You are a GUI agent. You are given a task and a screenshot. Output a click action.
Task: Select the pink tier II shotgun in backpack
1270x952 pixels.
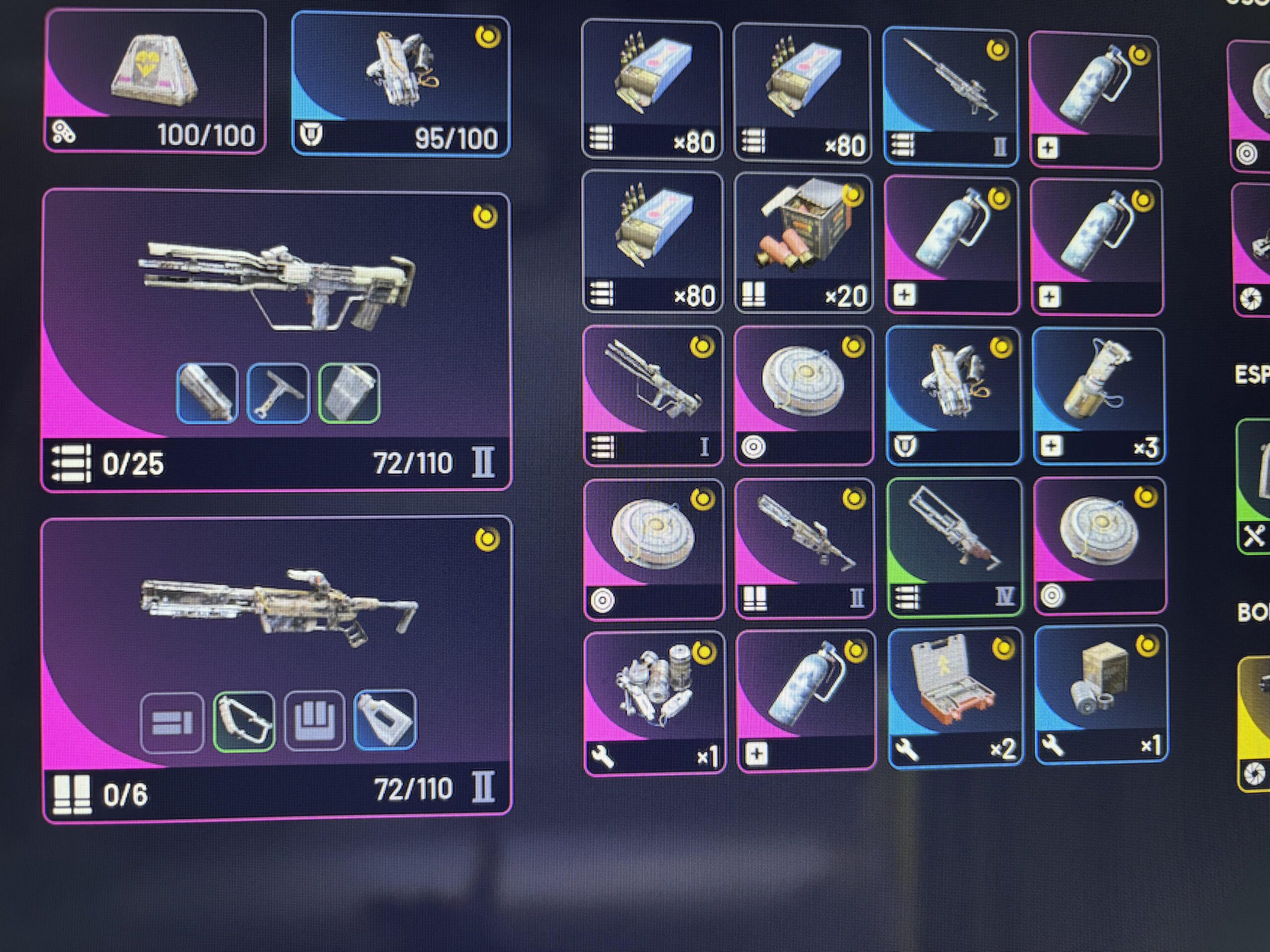(804, 548)
